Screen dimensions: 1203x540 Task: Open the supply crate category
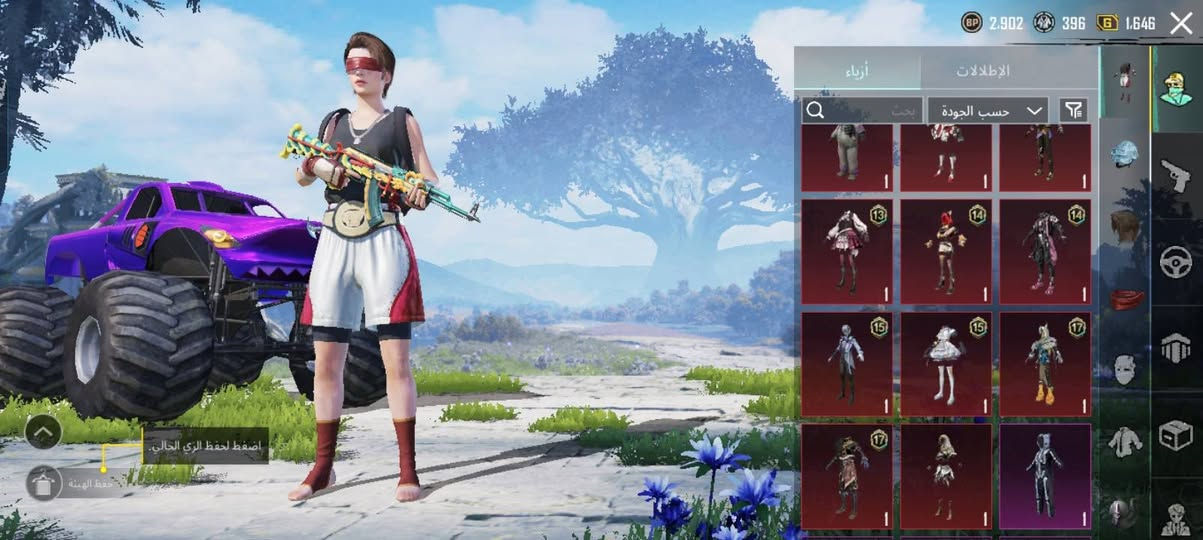click(1176, 435)
